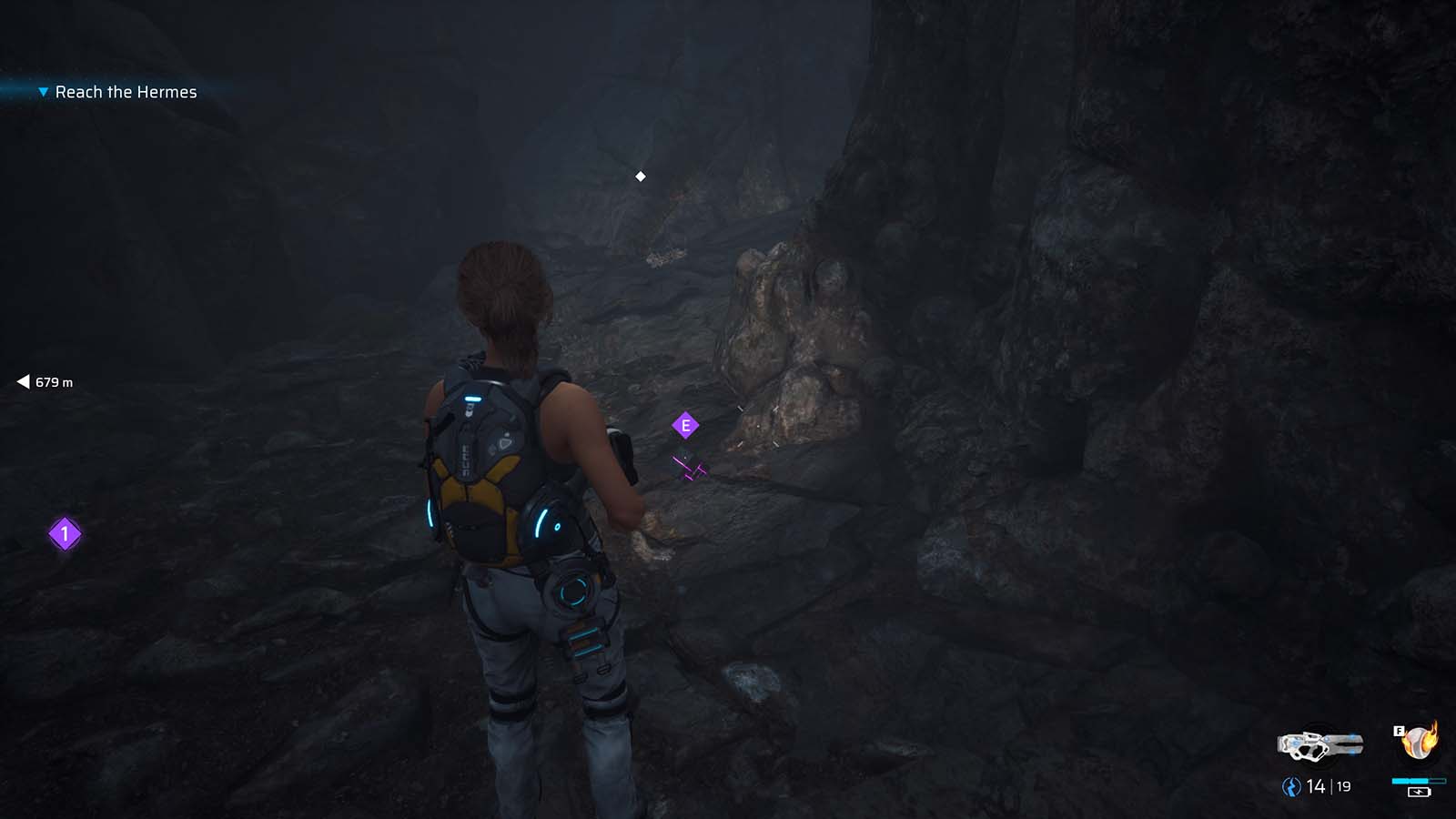Click the purple diamond marker labeled 1
Viewport: 1456px width, 819px height.
click(63, 535)
